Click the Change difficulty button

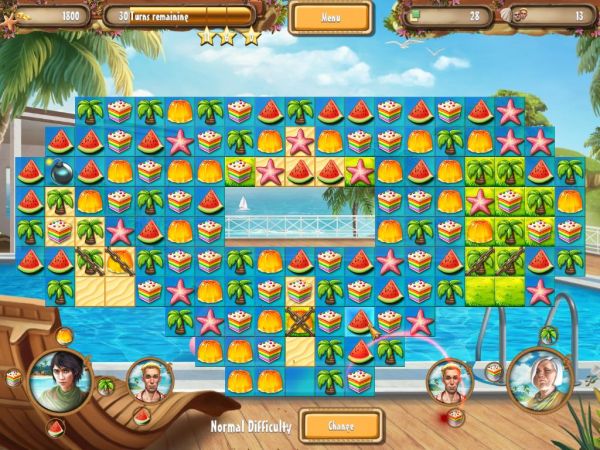[341, 425]
